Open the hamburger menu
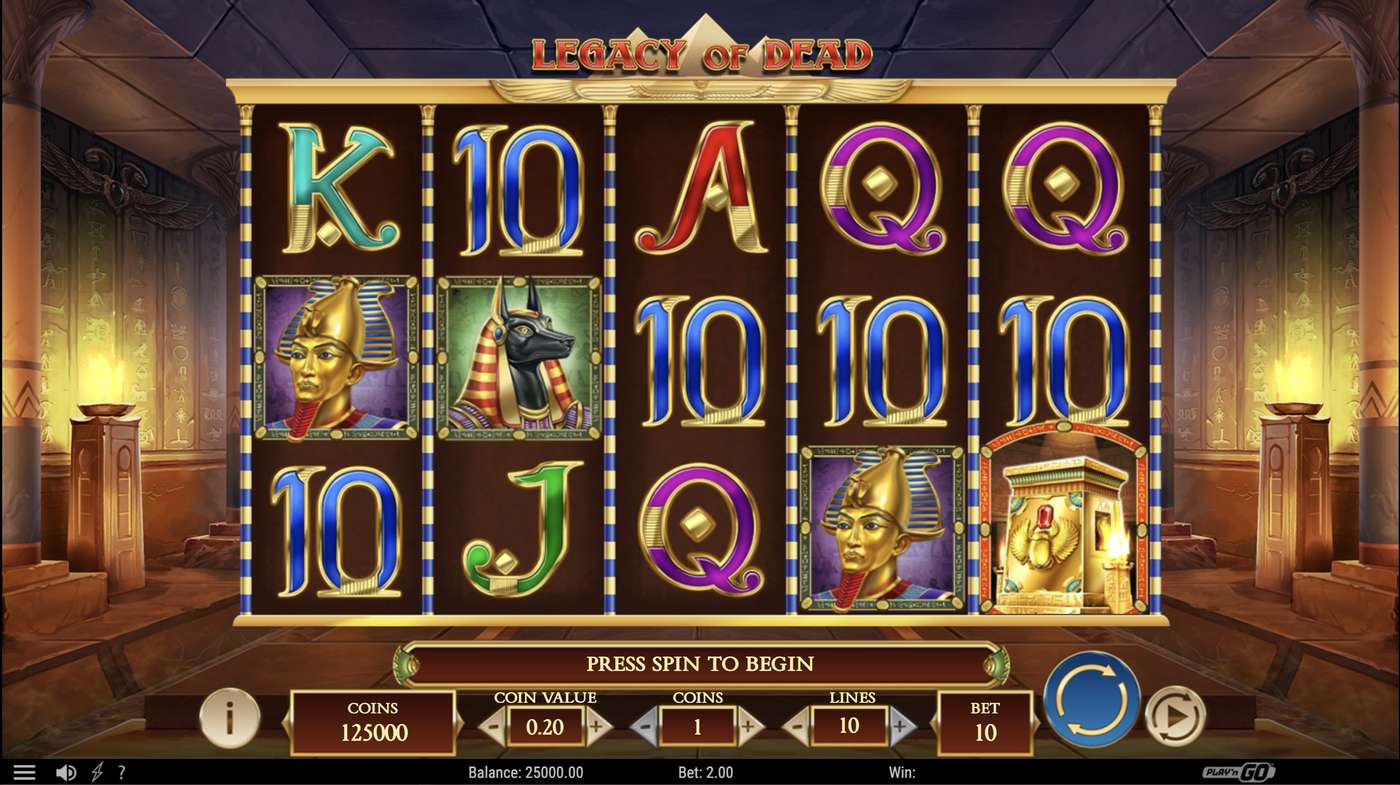The height and width of the screenshot is (785, 1400). (24, 773)
